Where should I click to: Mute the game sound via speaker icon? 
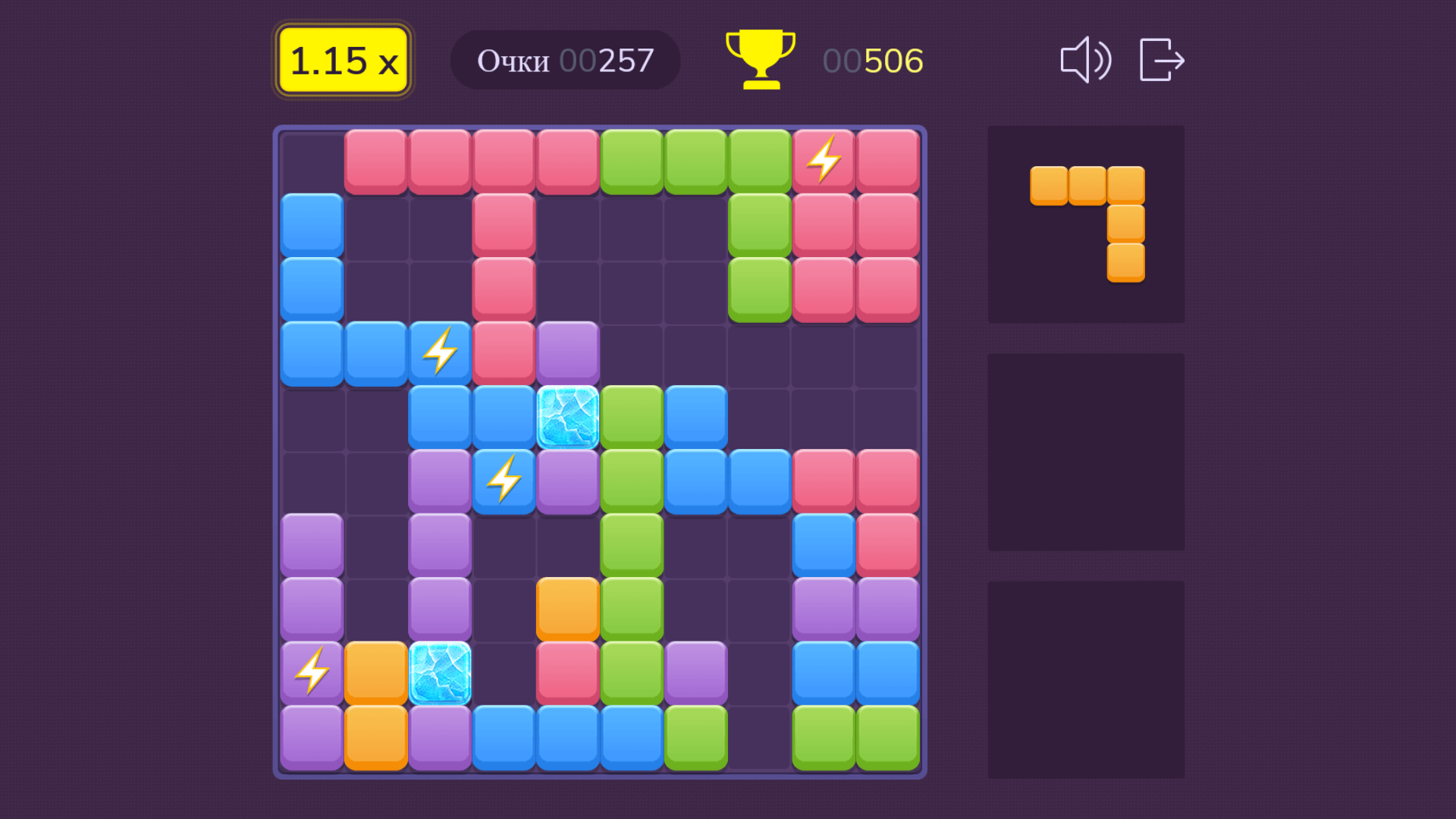pos(1084,61)
